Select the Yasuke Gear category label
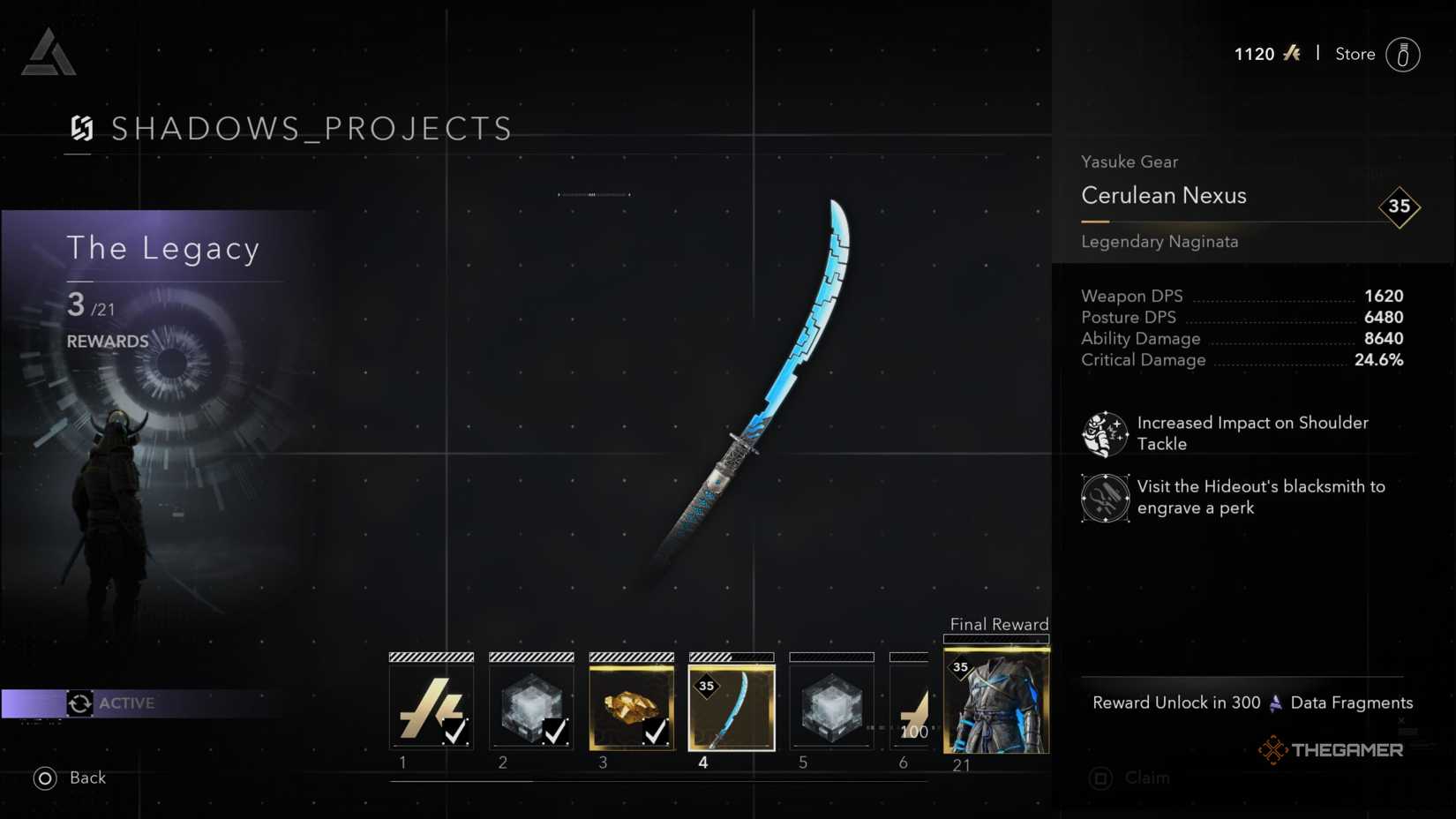 (1130, 162)
